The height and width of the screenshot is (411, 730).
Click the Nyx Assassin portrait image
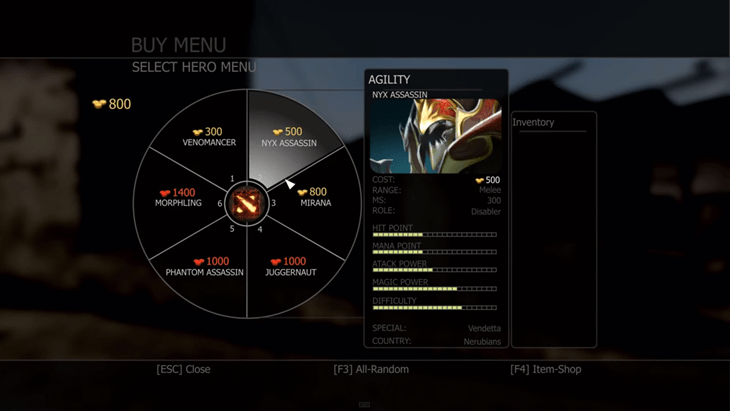[x=436, y=137]
